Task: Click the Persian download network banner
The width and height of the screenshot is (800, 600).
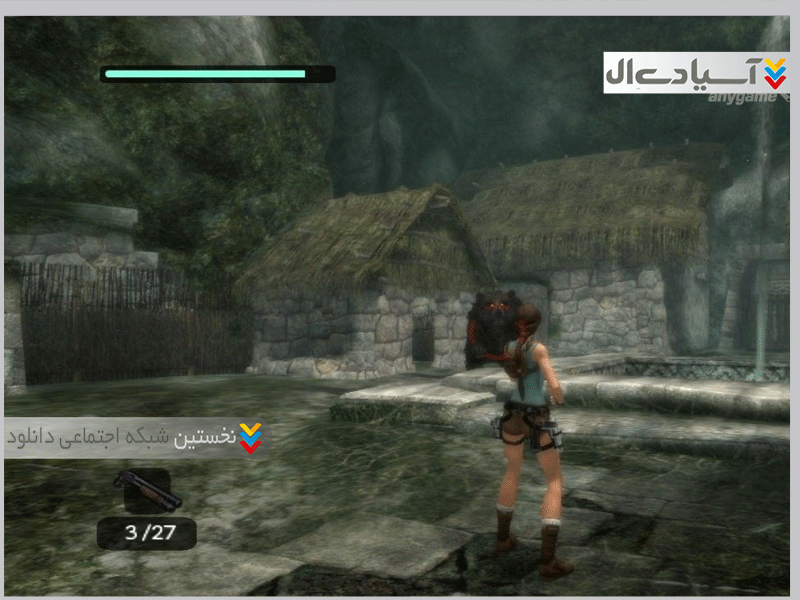Action: pyautogui.click(x=135, y=437)
